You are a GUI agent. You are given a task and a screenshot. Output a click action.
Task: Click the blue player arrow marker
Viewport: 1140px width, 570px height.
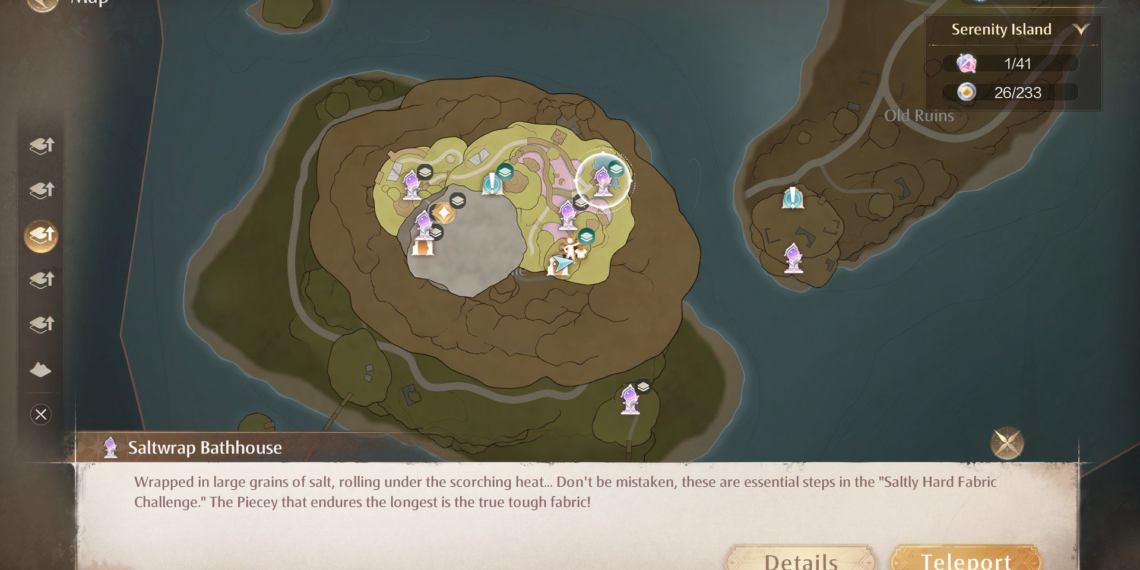coord(562,265)
